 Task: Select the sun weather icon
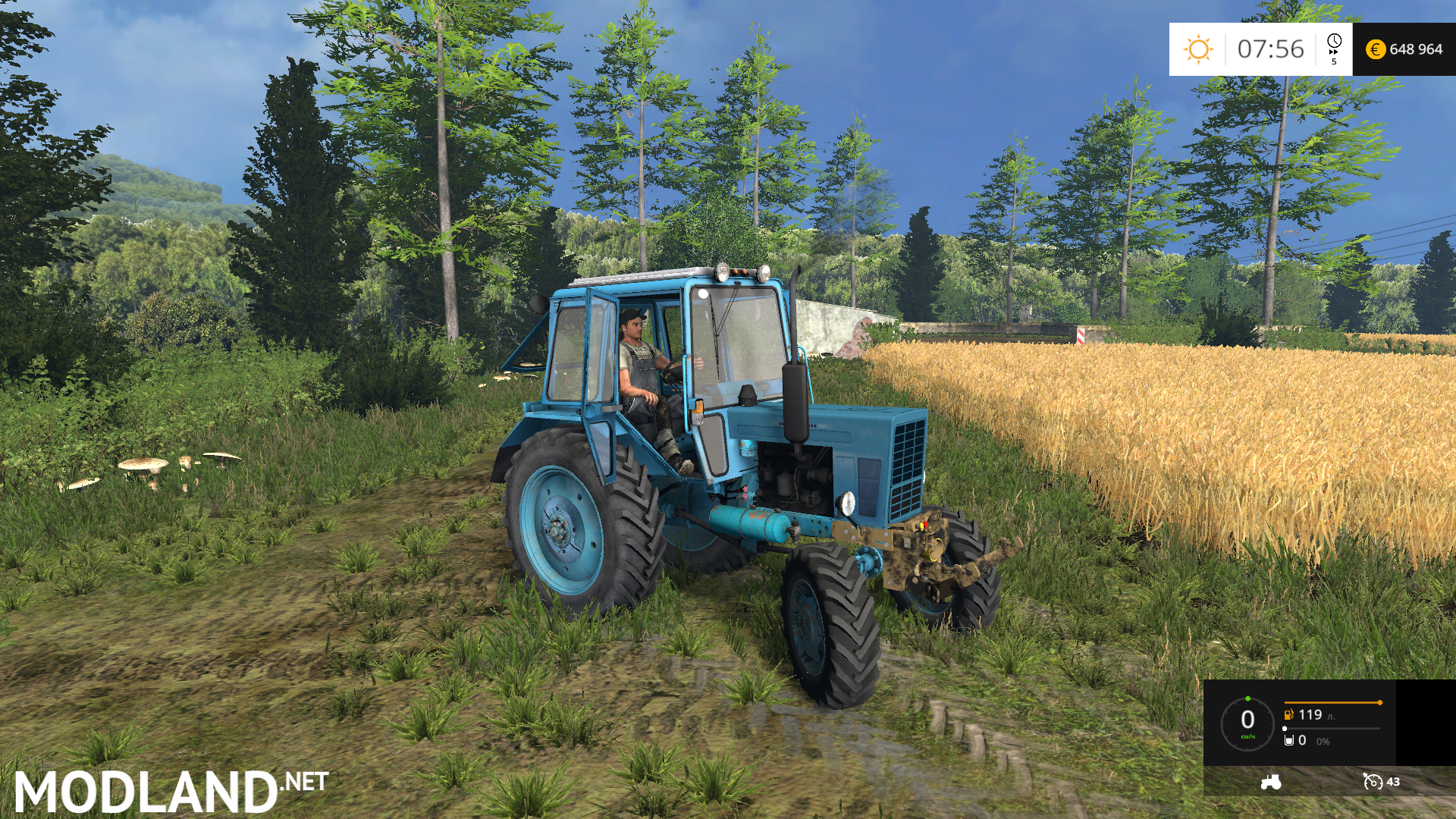coord(1199,48)
